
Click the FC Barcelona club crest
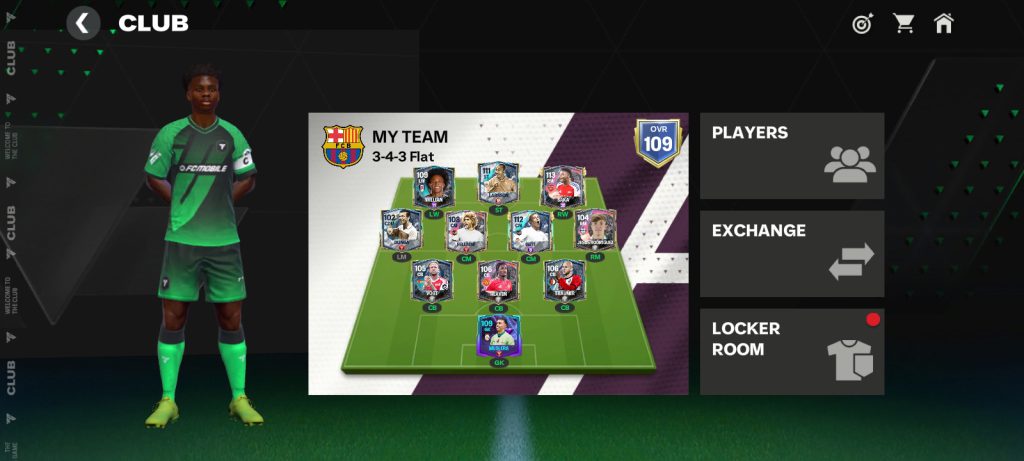[343, 146]
